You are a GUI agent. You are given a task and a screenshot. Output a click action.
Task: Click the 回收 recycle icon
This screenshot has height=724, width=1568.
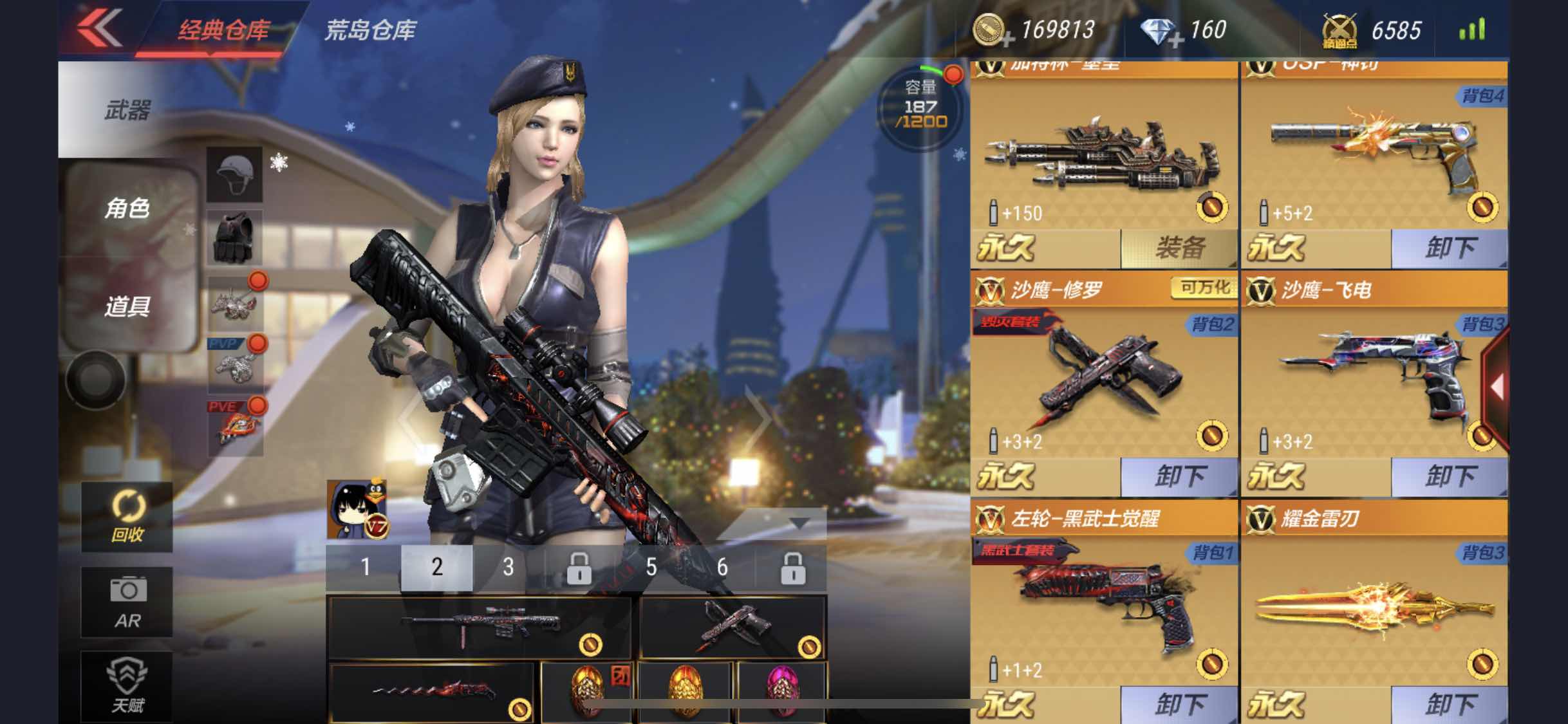pyautogui.click(x=127, y=518)
